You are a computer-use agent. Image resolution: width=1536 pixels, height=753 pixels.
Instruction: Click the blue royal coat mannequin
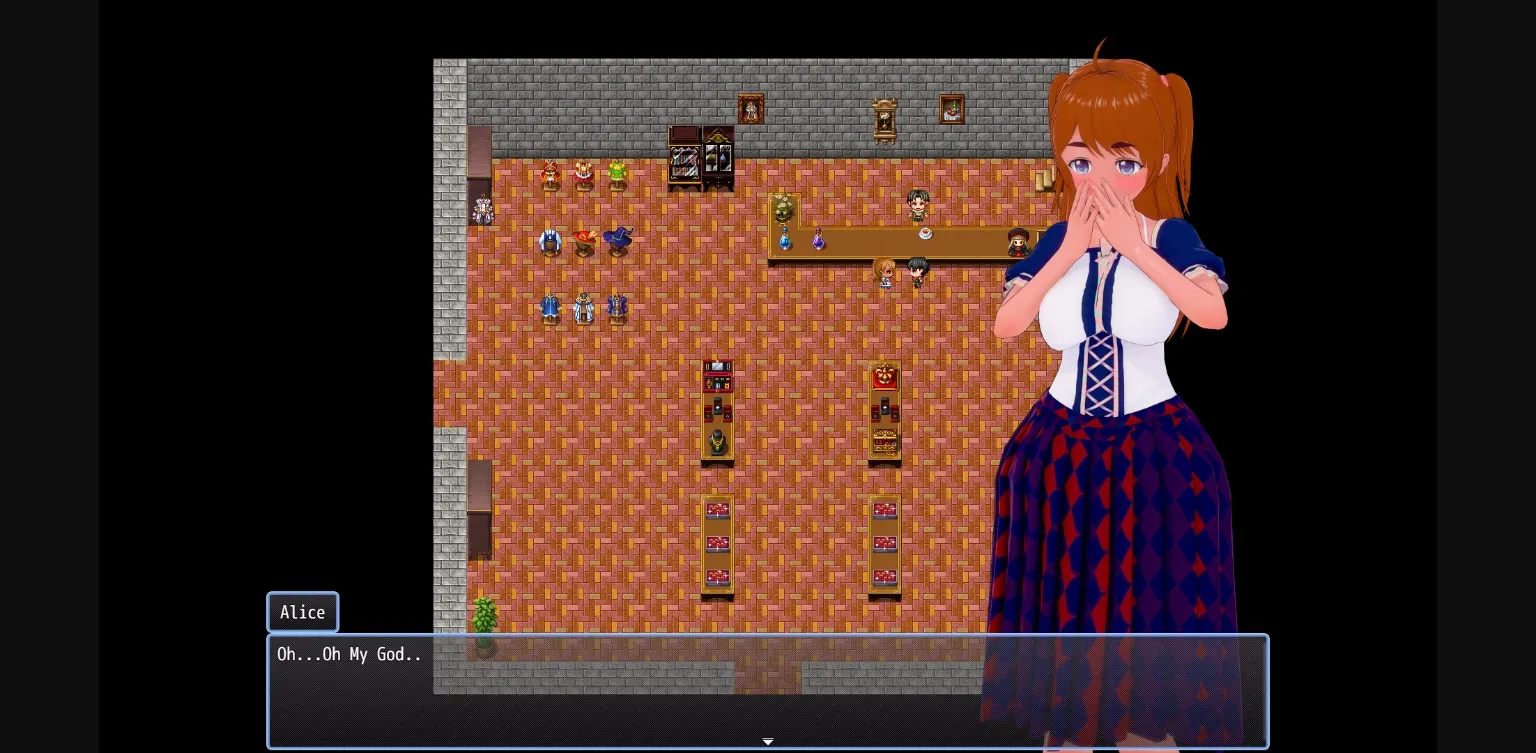550,305
